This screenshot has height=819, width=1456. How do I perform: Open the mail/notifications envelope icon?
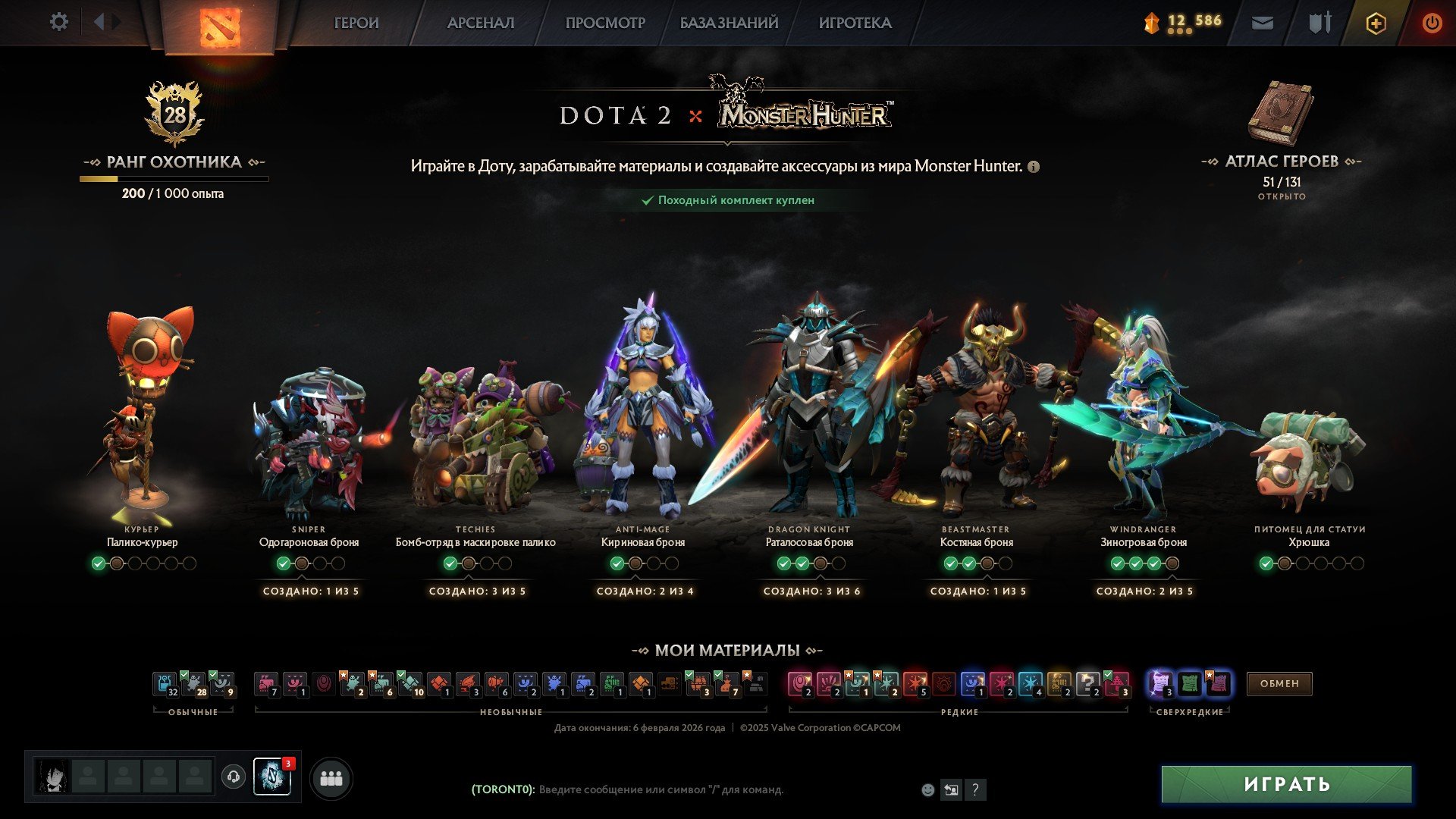point(1261,23)
